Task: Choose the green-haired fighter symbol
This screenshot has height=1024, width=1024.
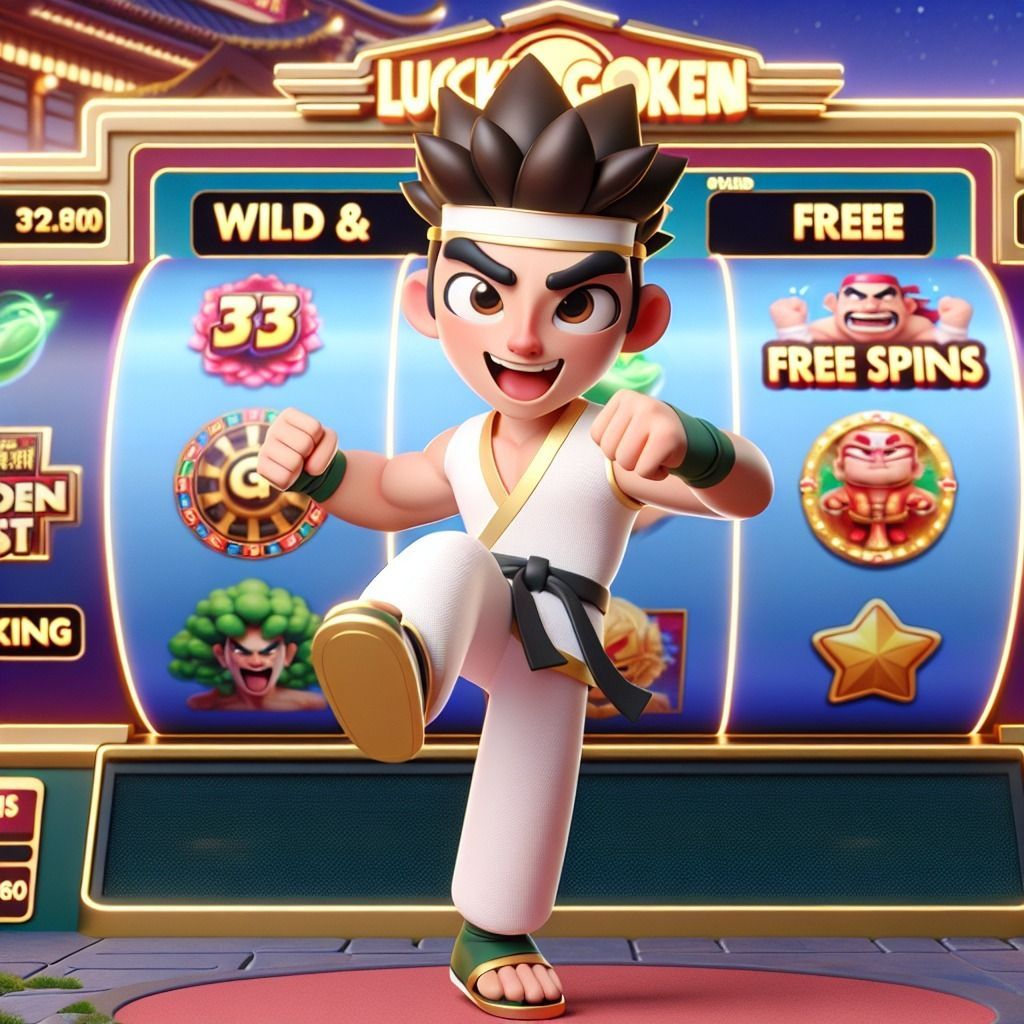Action: (245, 645)
